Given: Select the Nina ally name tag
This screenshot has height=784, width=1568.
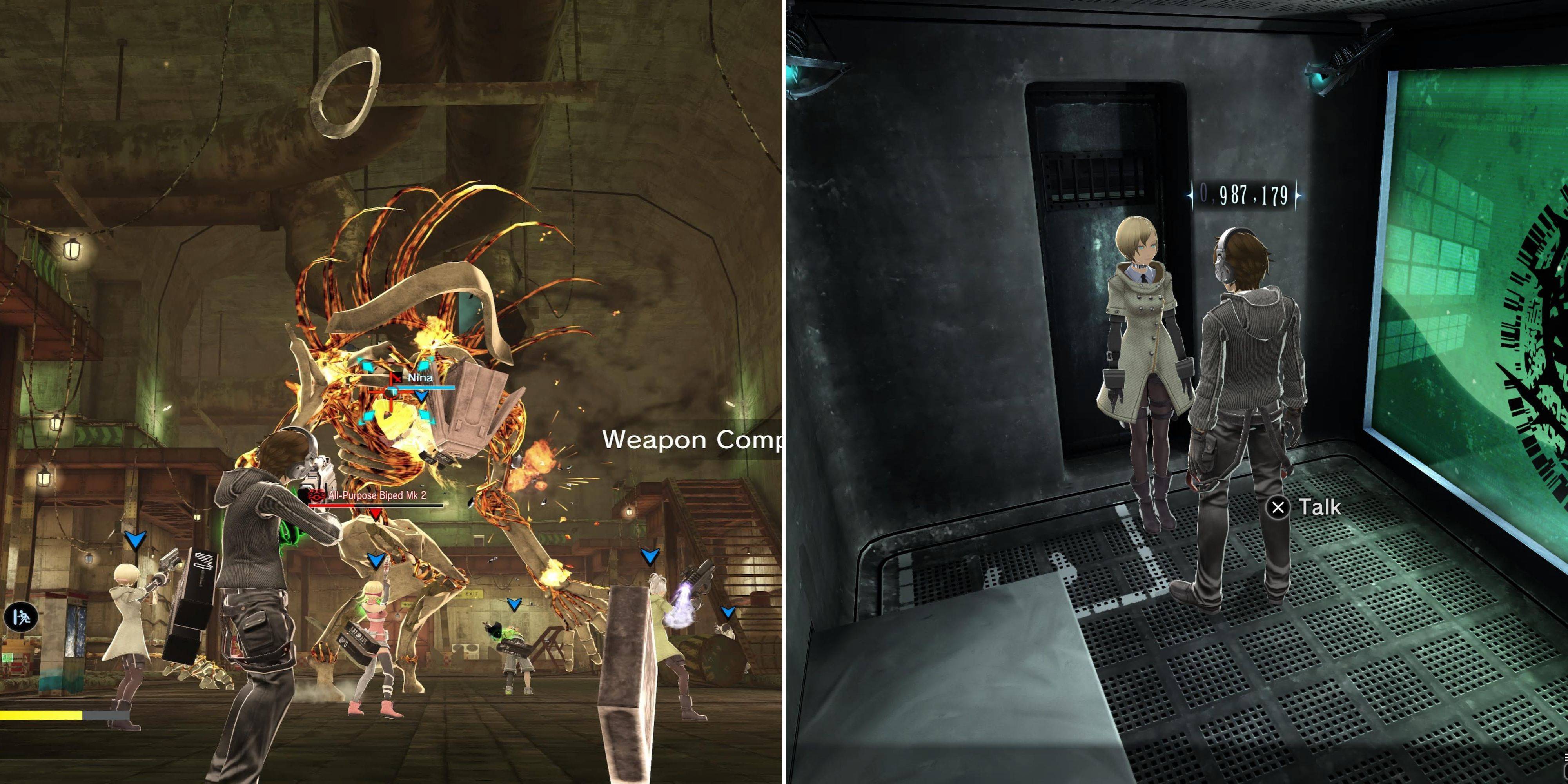Looking at the screenshot, I should point(419,378).
